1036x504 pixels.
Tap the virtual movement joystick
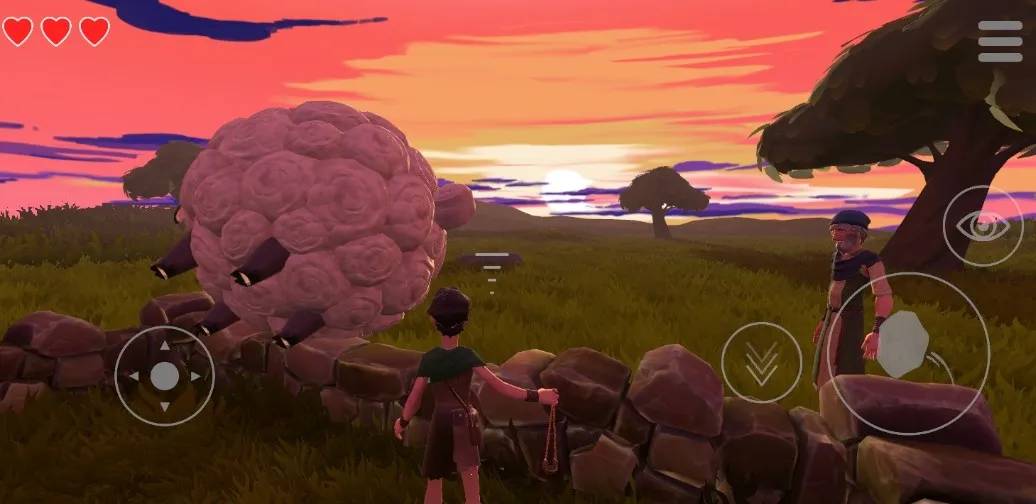click(164, 376)
